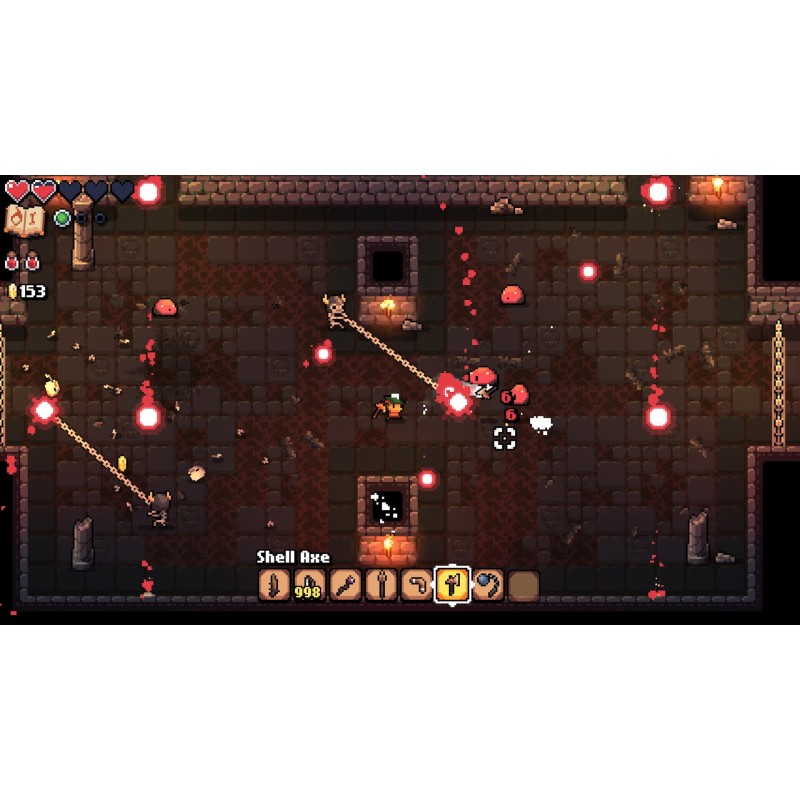The image size is (800, 800).
Task: Switch to the staff weapon slot
Action: pyautogui.click(x=379, y=585)
